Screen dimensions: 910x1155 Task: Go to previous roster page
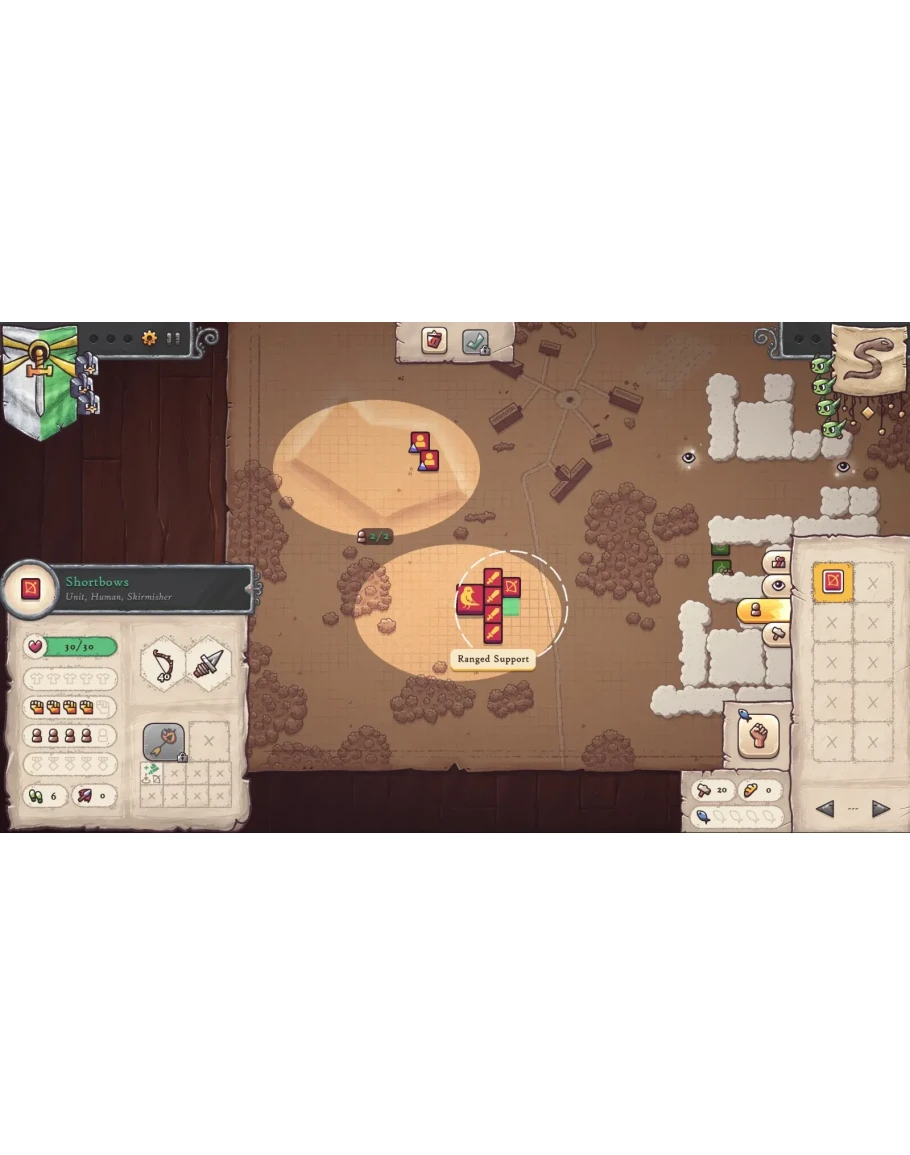pos(825,809)
